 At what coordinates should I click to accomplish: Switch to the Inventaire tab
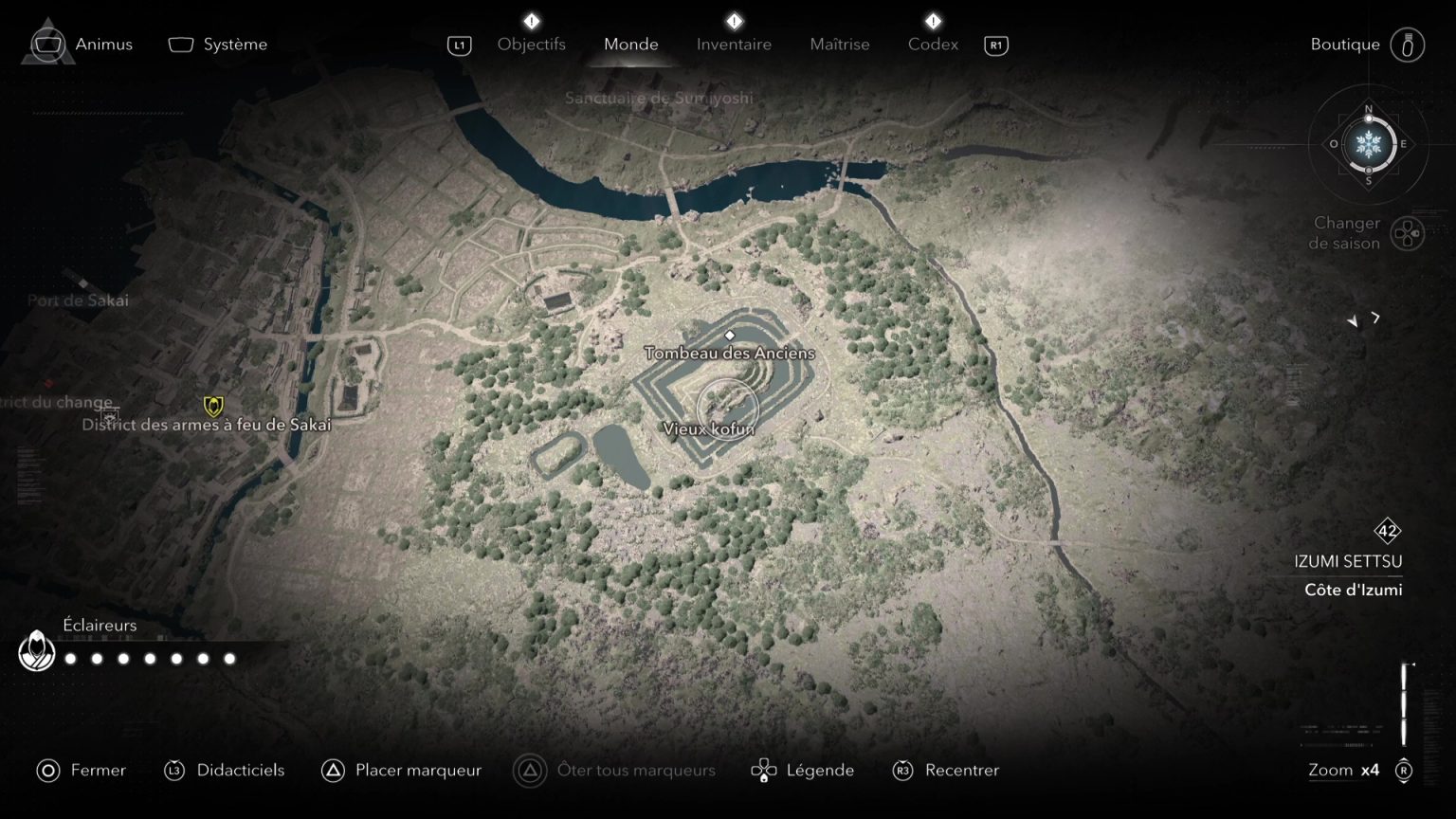point(734,44)
